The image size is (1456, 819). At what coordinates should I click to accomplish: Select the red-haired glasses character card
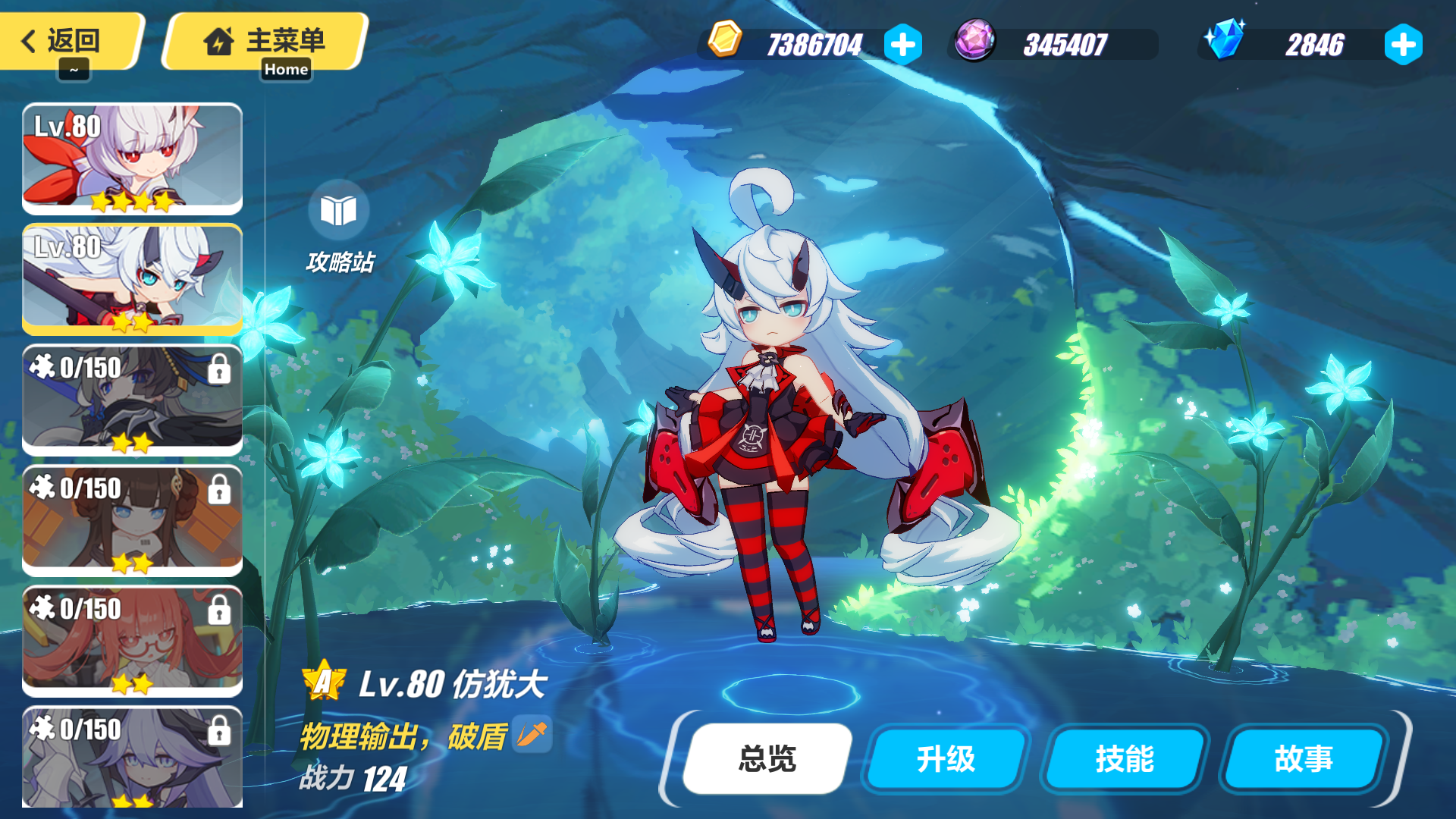pyautogui.click(x=133, y=641)
